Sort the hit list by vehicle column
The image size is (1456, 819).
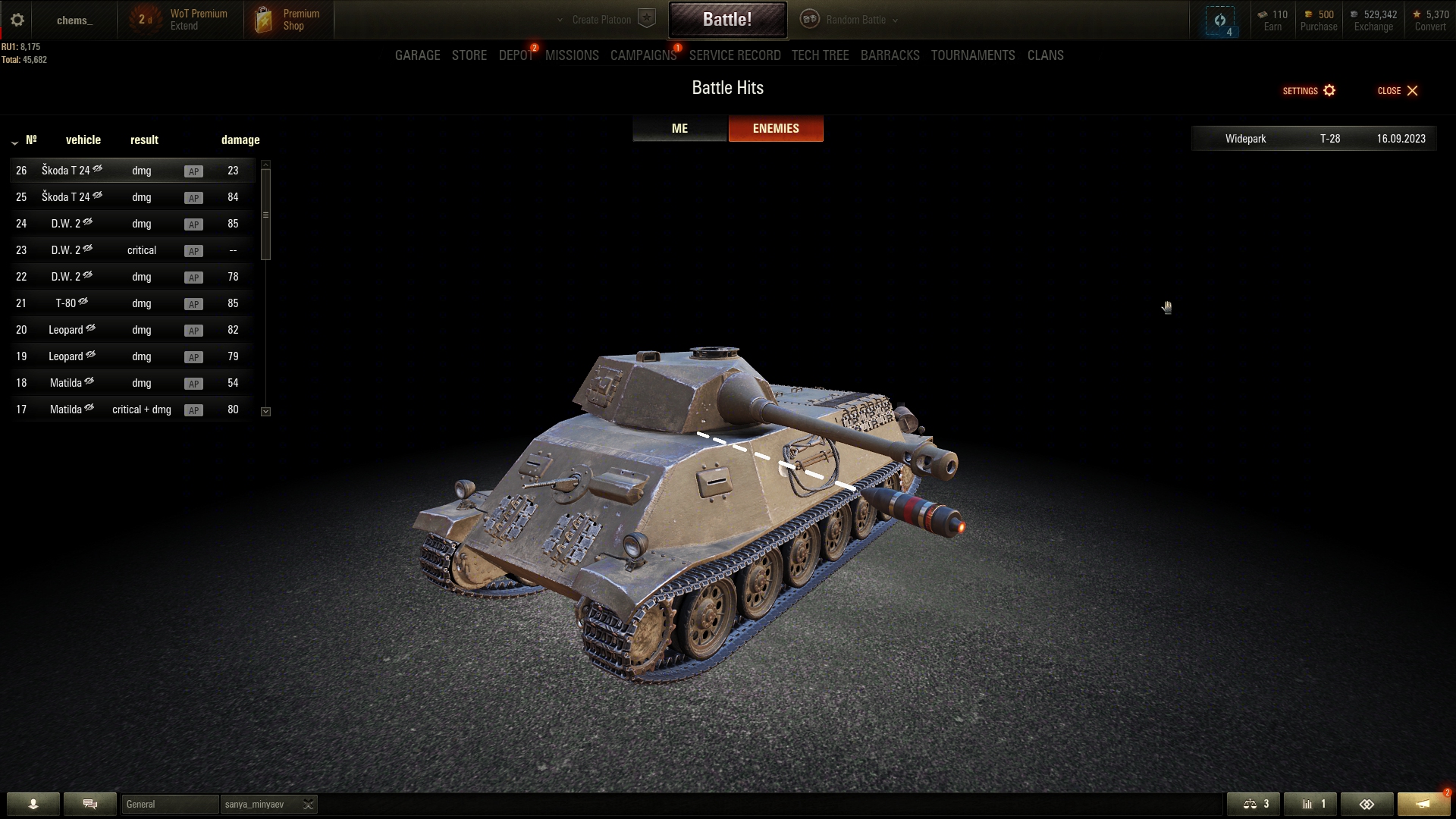[x=83, y=140]
